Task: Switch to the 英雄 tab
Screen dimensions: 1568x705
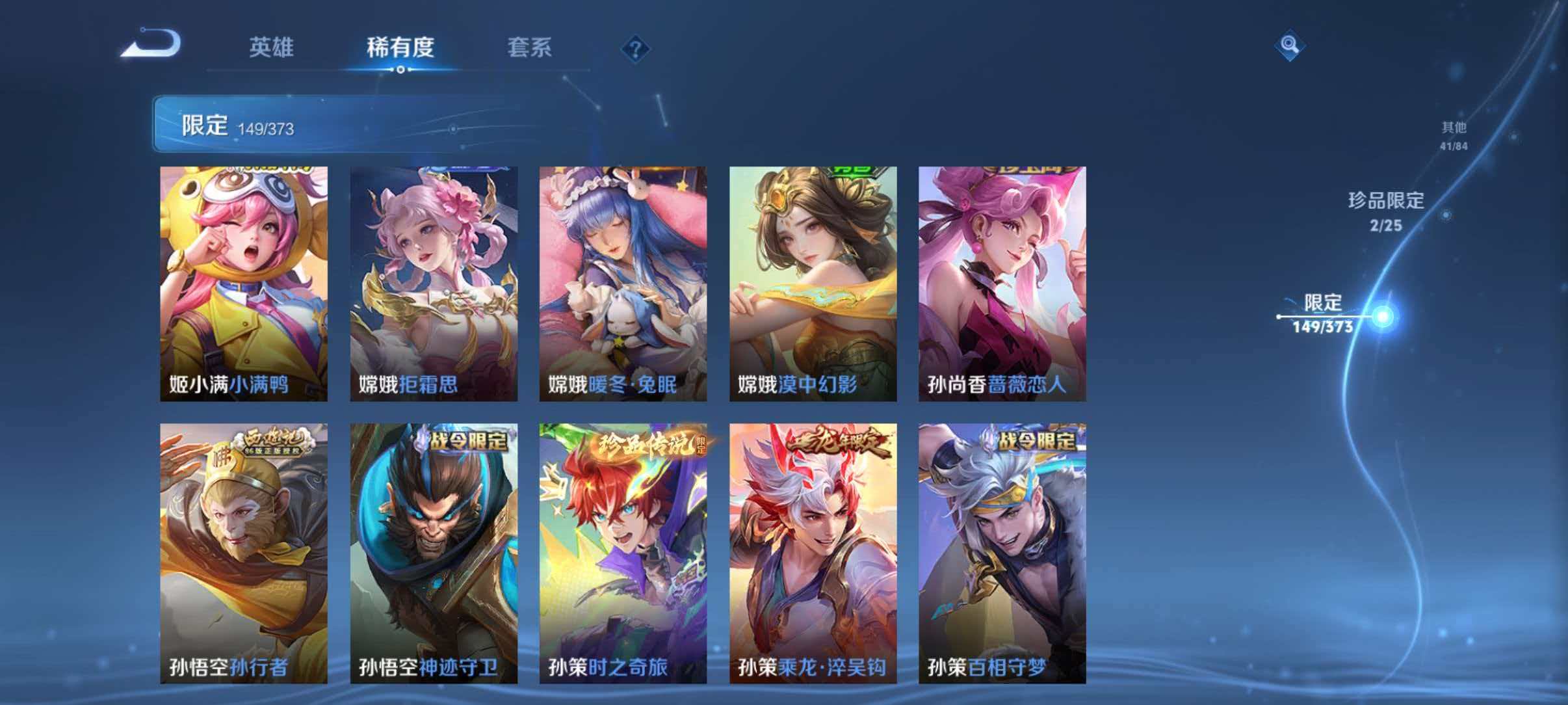Action: pos(273,47)
